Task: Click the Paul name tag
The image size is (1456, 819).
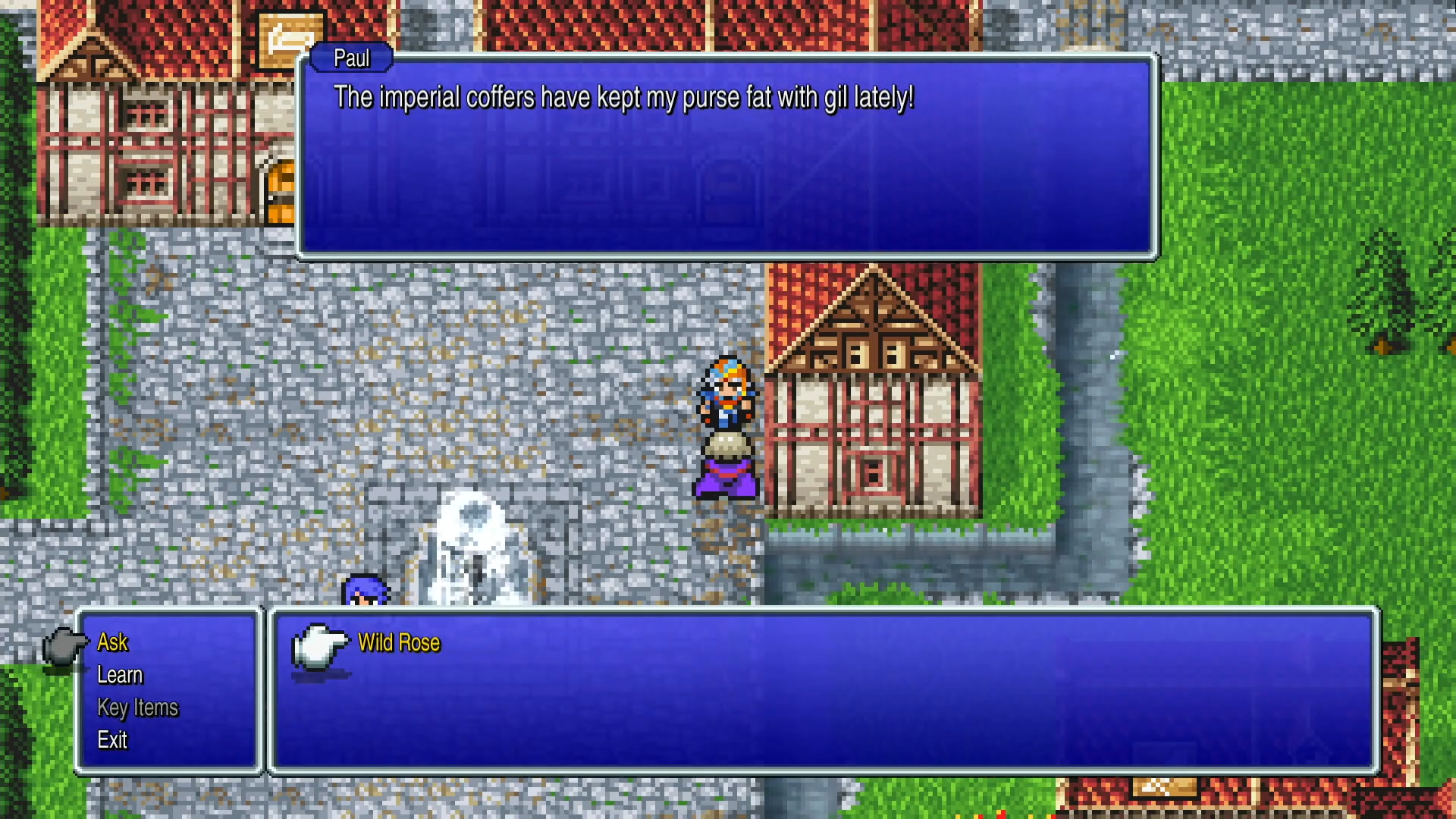Action: pos(350,58)
